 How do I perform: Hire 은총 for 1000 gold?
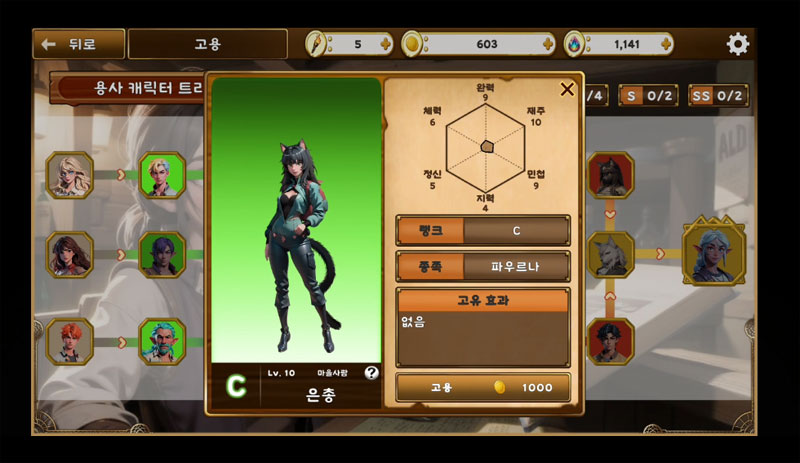(x=483, y=387)
